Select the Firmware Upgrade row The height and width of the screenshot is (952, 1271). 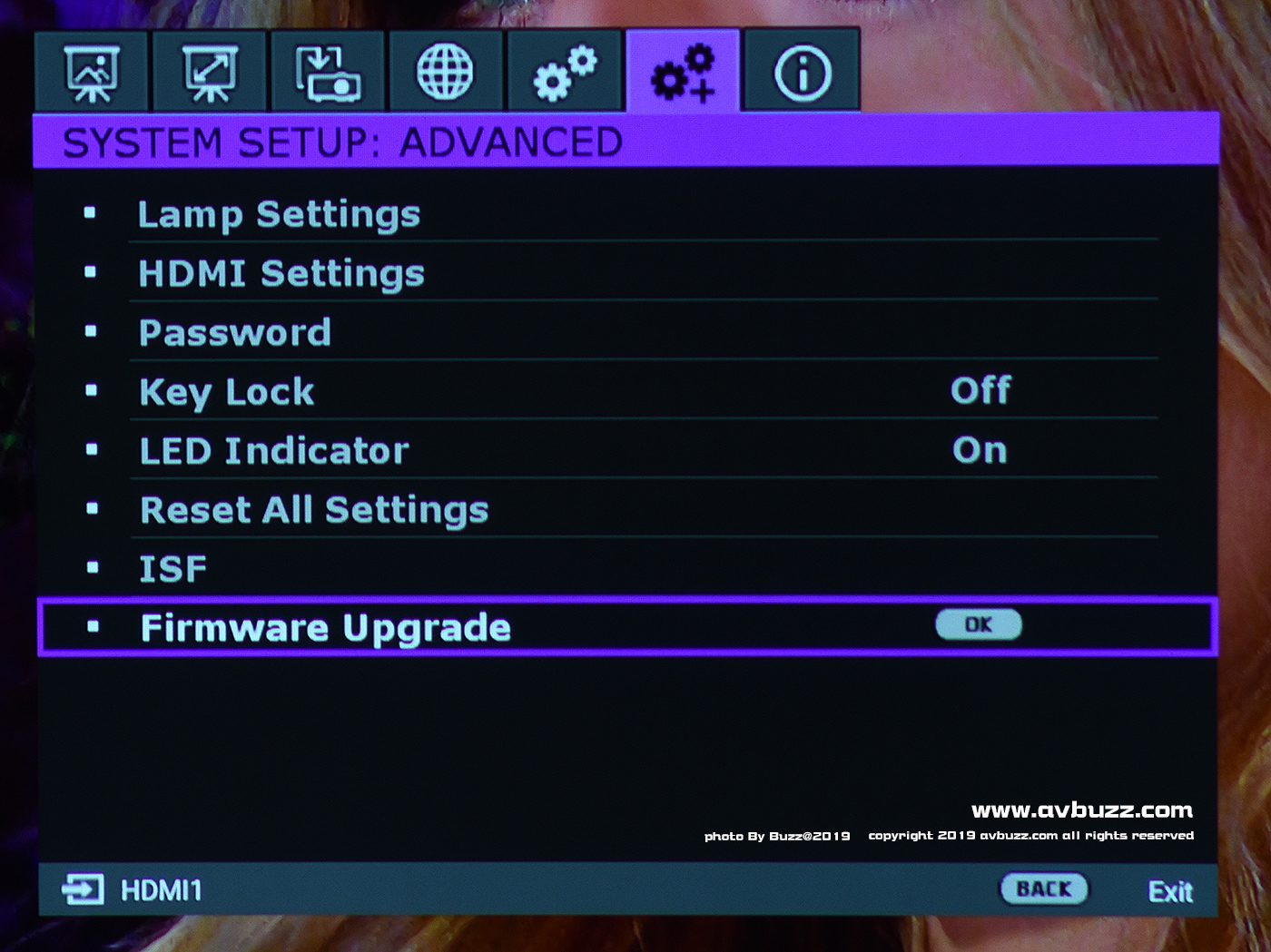click(x=326, y=628)
